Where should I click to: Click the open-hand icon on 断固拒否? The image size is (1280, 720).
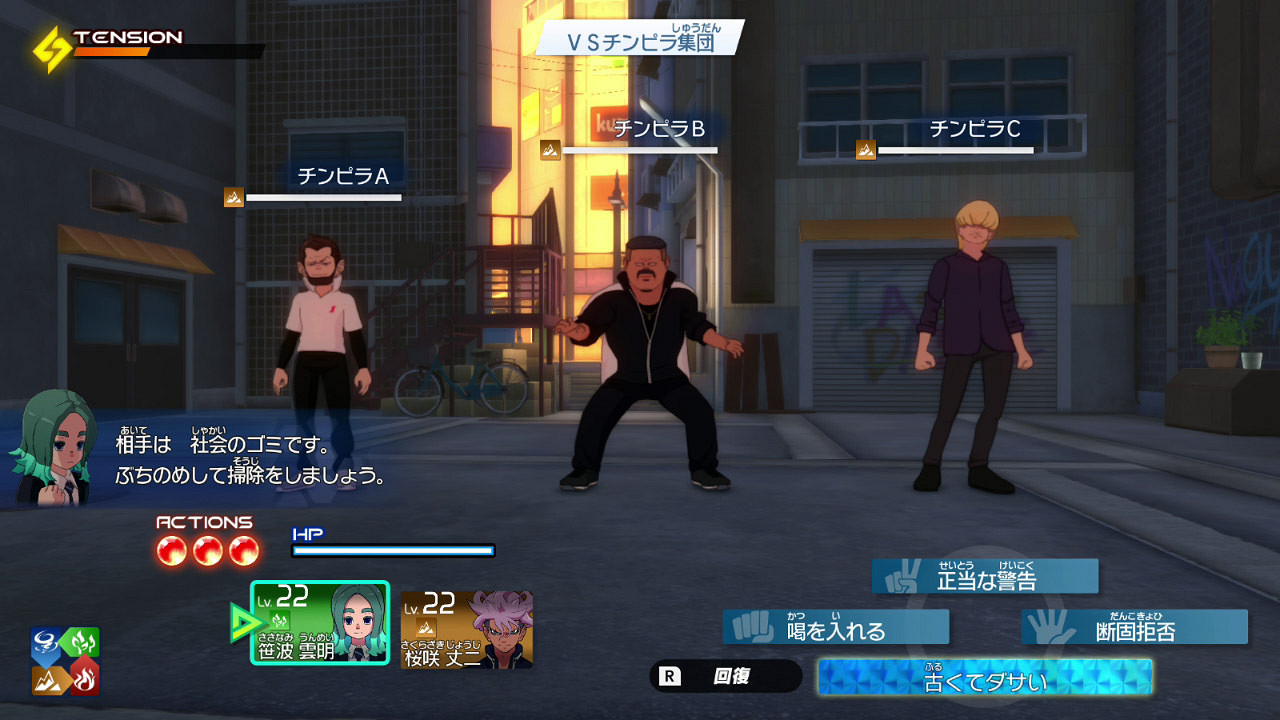pos(1049,627)
